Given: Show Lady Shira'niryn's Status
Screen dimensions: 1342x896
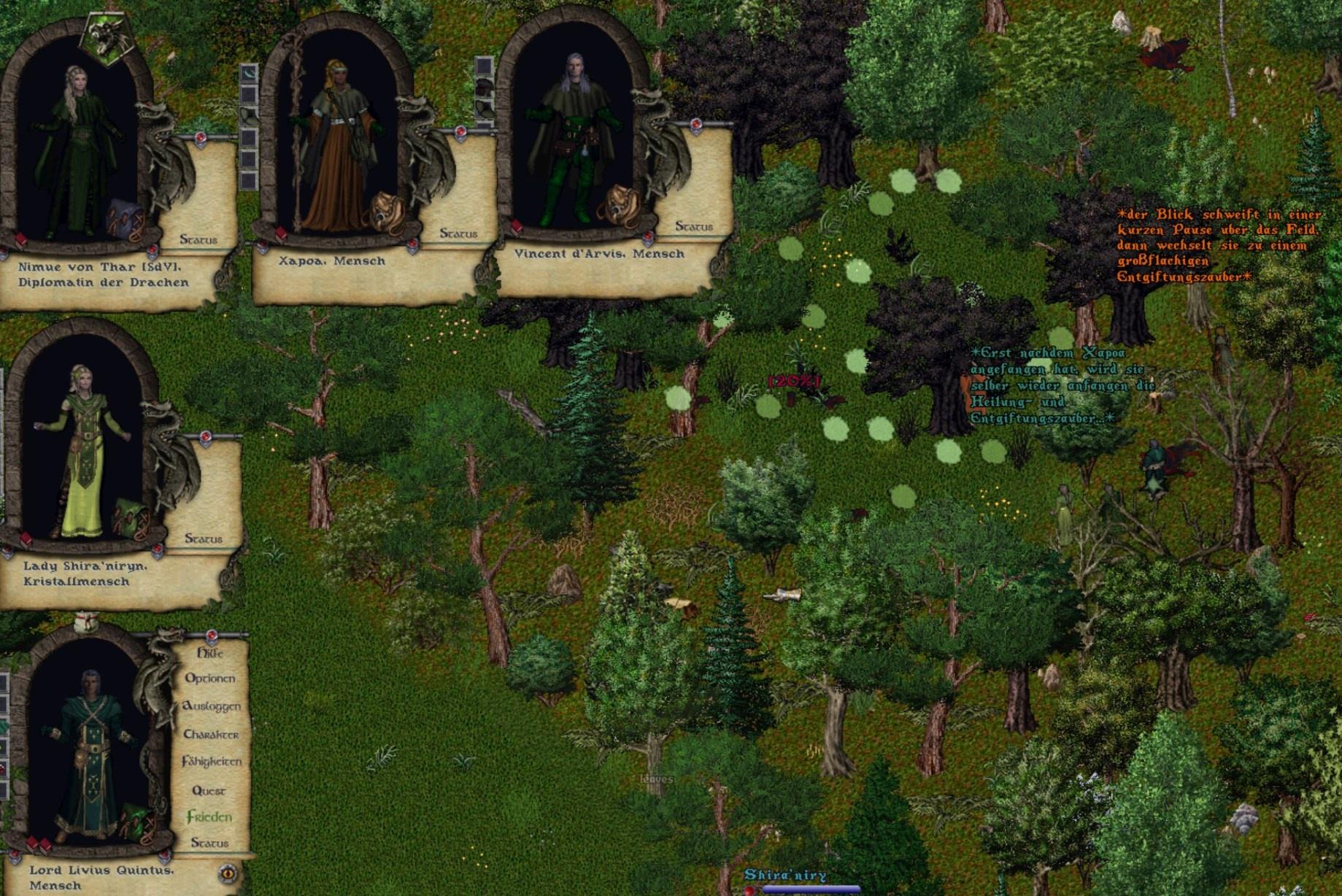Looking at the screenshot, I should 204,538.
